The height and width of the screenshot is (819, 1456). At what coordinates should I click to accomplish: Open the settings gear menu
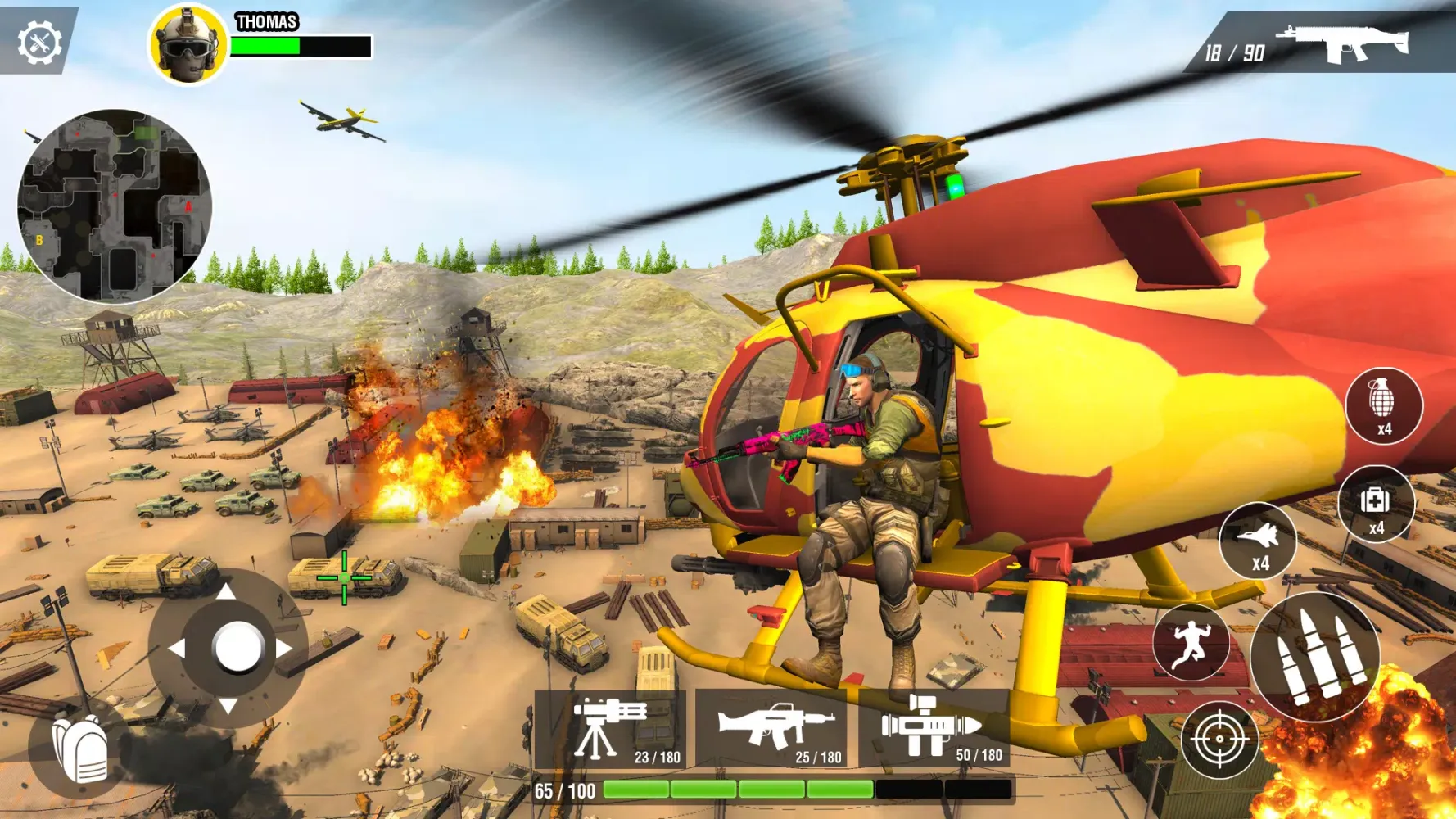coord(39,42)
